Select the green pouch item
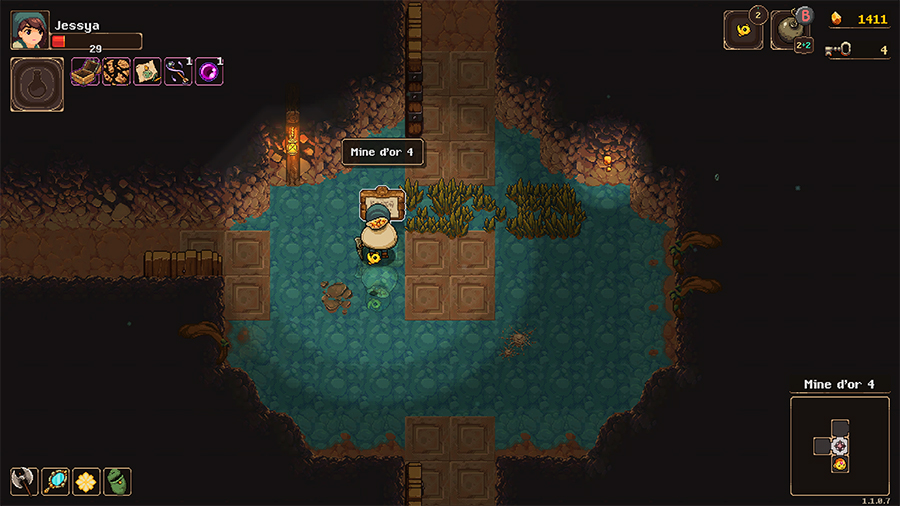 pos(117,481)
